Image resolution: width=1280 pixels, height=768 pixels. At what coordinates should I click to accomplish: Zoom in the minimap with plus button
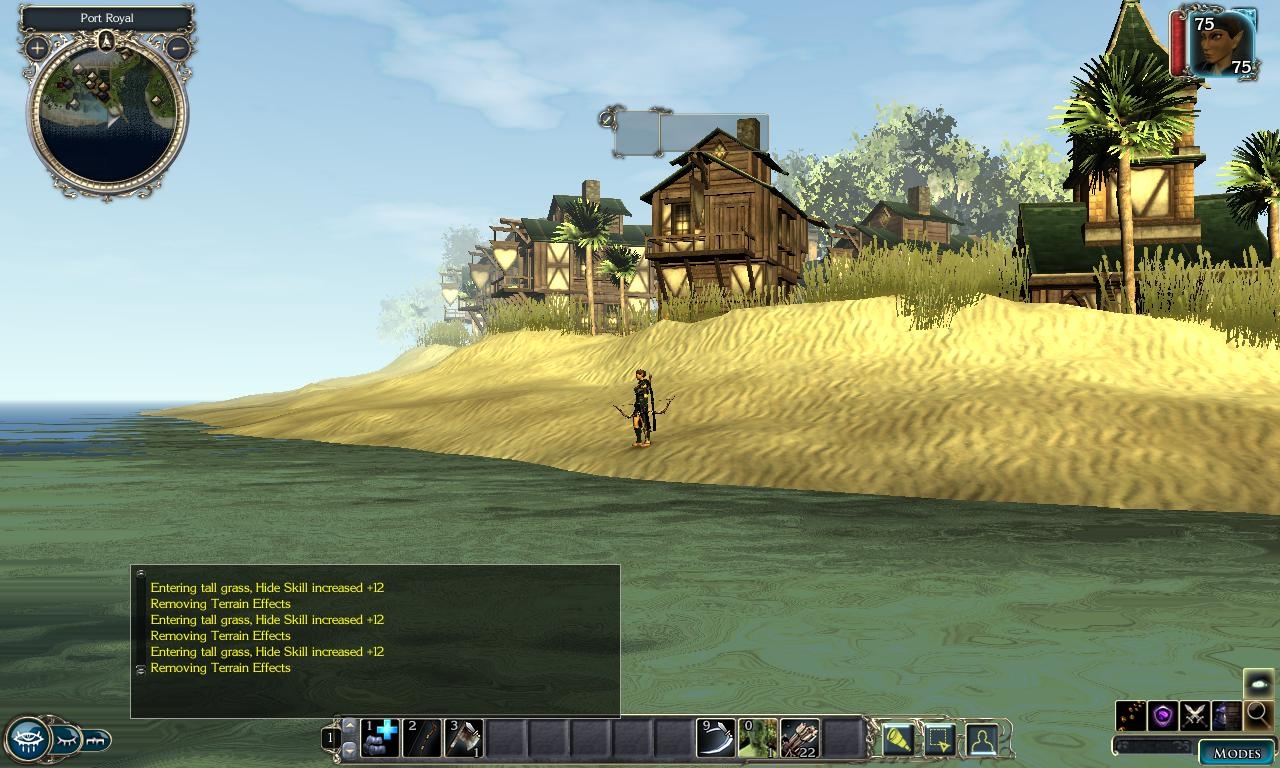(37, 47)
